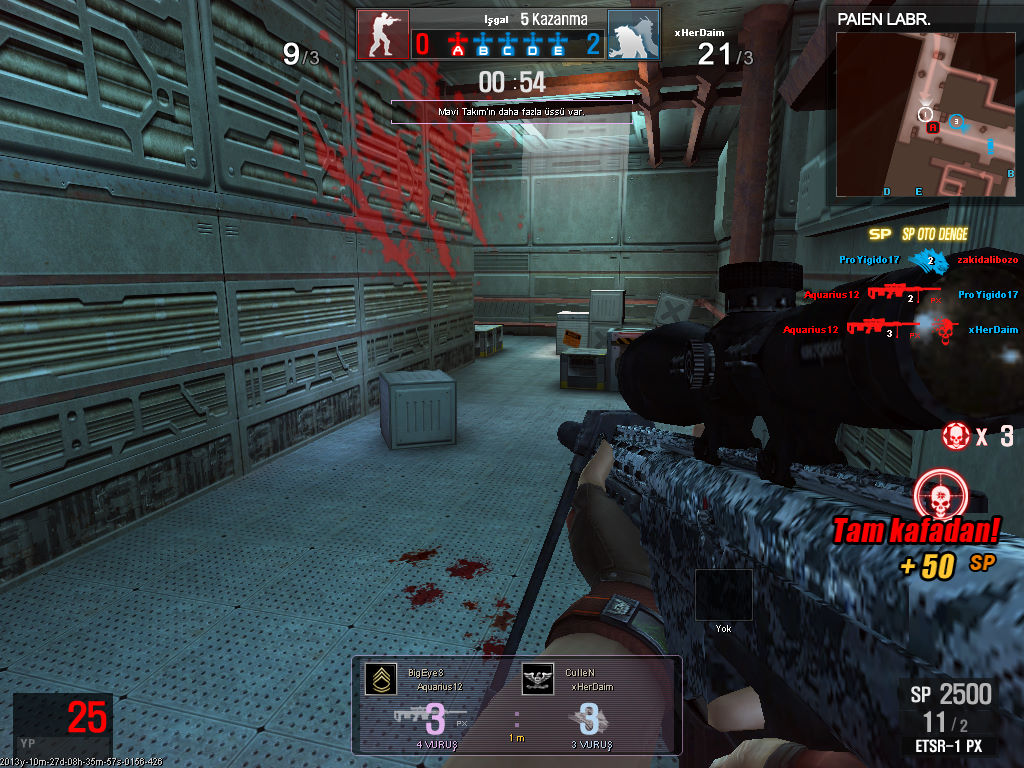Select CulleN's eagle rank badge
This screenshot has width=1024, height=768.
(538, 677)
